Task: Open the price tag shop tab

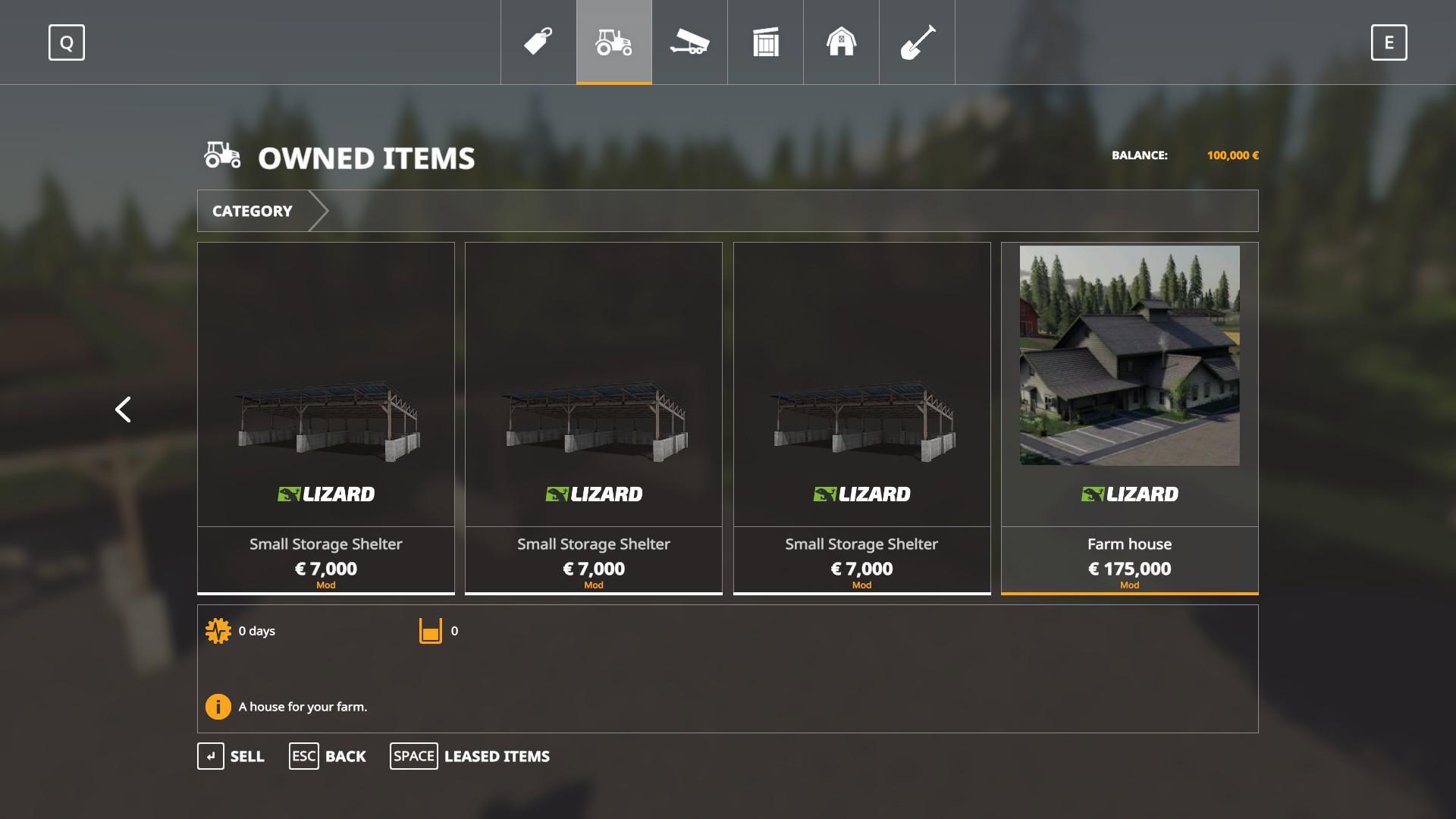Action: coord(538,42)
